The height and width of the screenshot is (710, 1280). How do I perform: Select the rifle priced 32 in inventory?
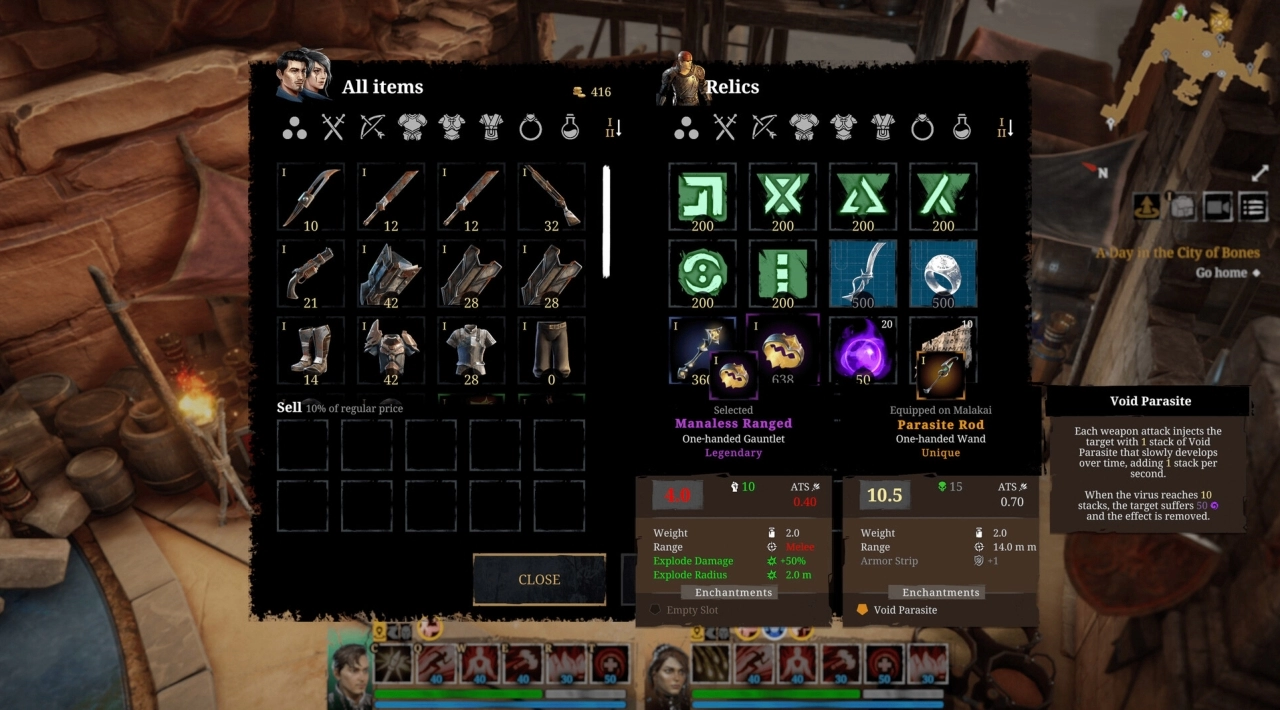551,197
